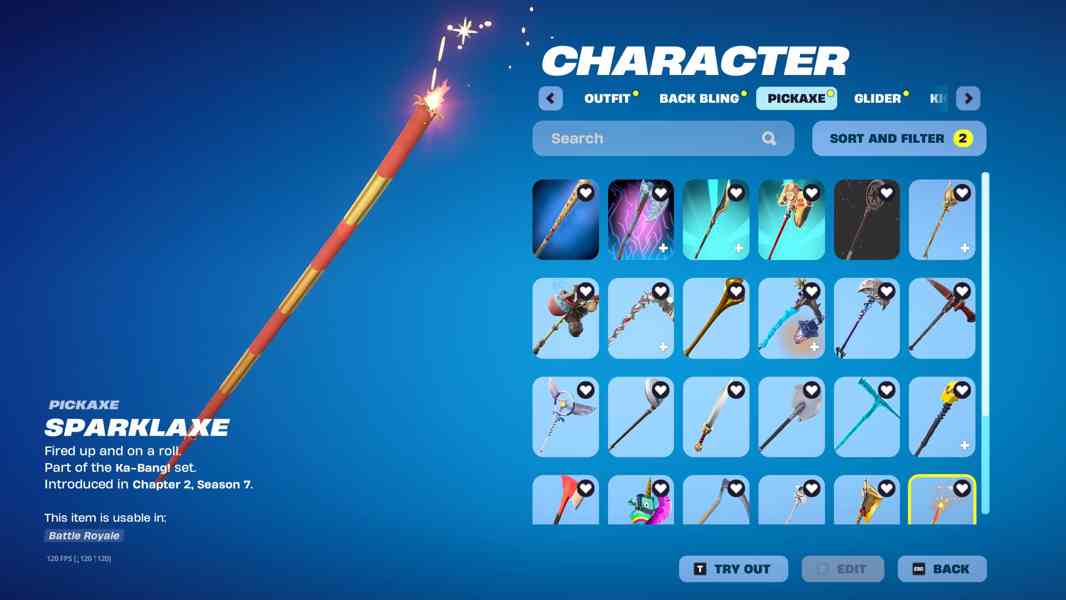Select the pickaxe with black dark background

coord(867,220)
